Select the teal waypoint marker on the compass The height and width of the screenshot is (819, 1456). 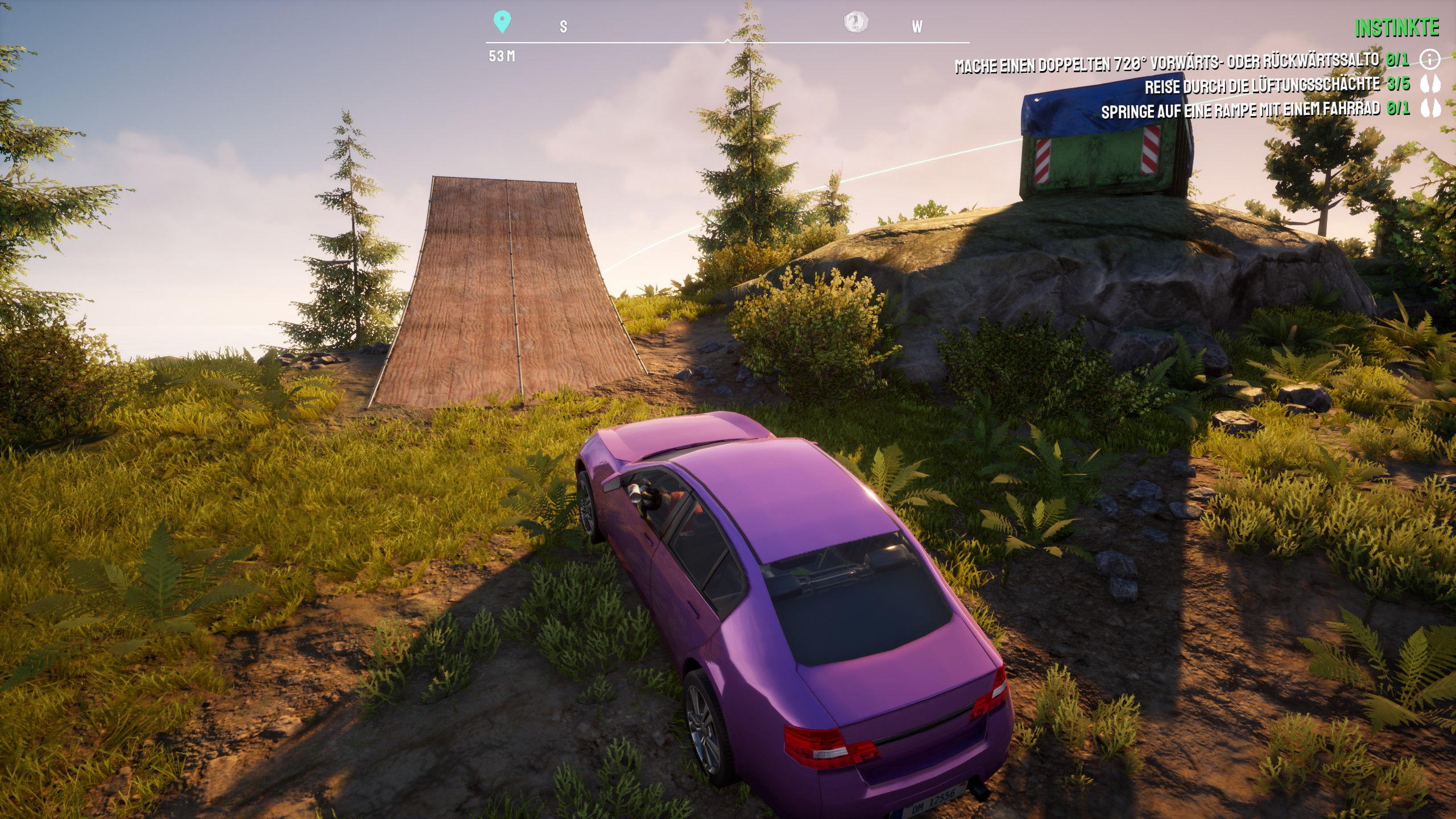(x=502, y=22)
